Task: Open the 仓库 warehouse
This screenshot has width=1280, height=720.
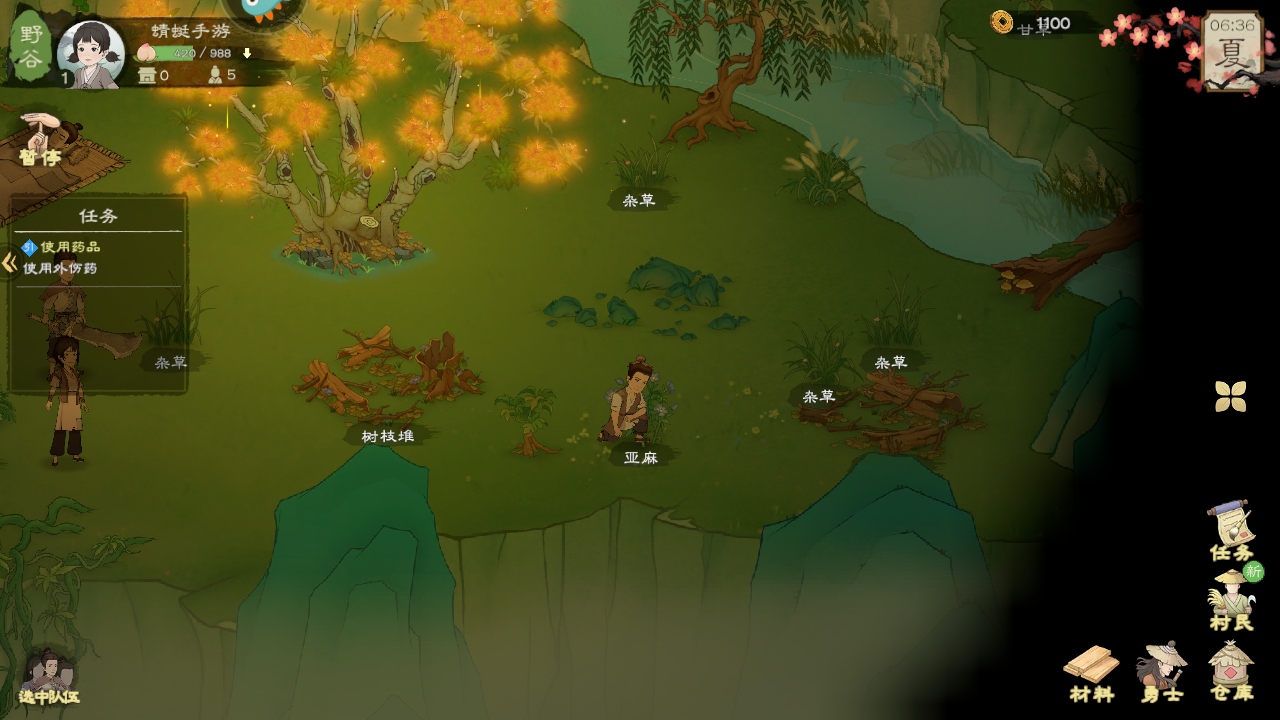Action: tap(1231, 672)
